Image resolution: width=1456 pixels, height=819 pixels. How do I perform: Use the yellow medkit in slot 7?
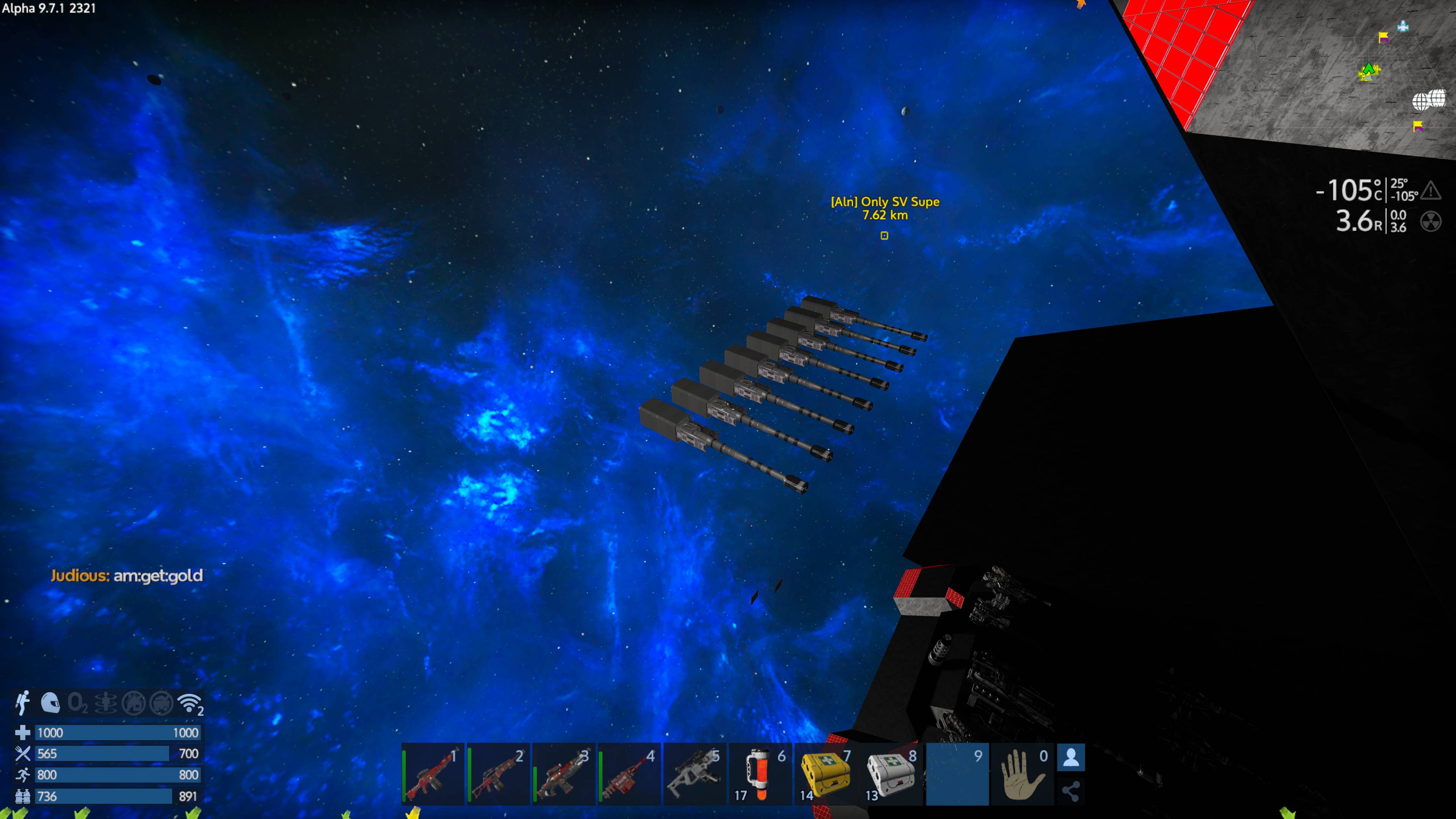point(825,774)
